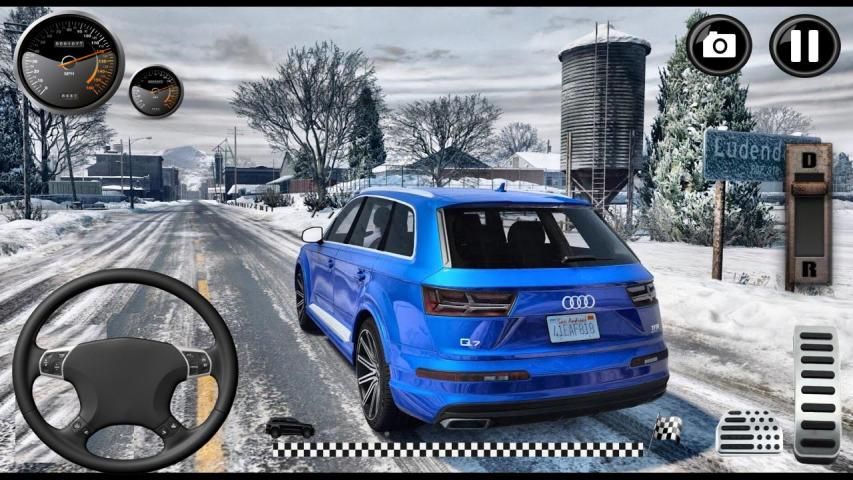Click the steering wheel control

(125, 370)
